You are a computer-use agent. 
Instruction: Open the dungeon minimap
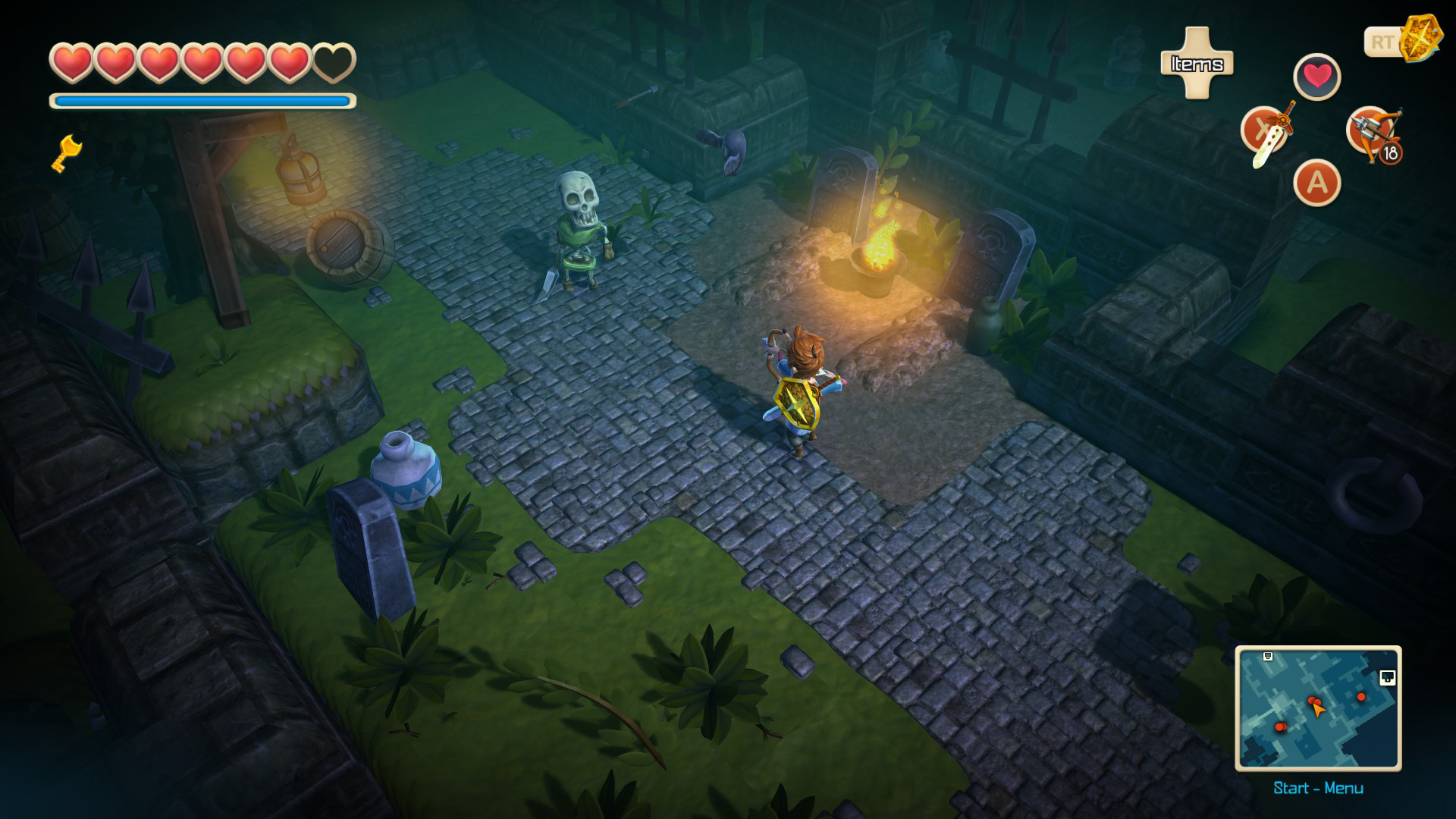point(1318,708)
